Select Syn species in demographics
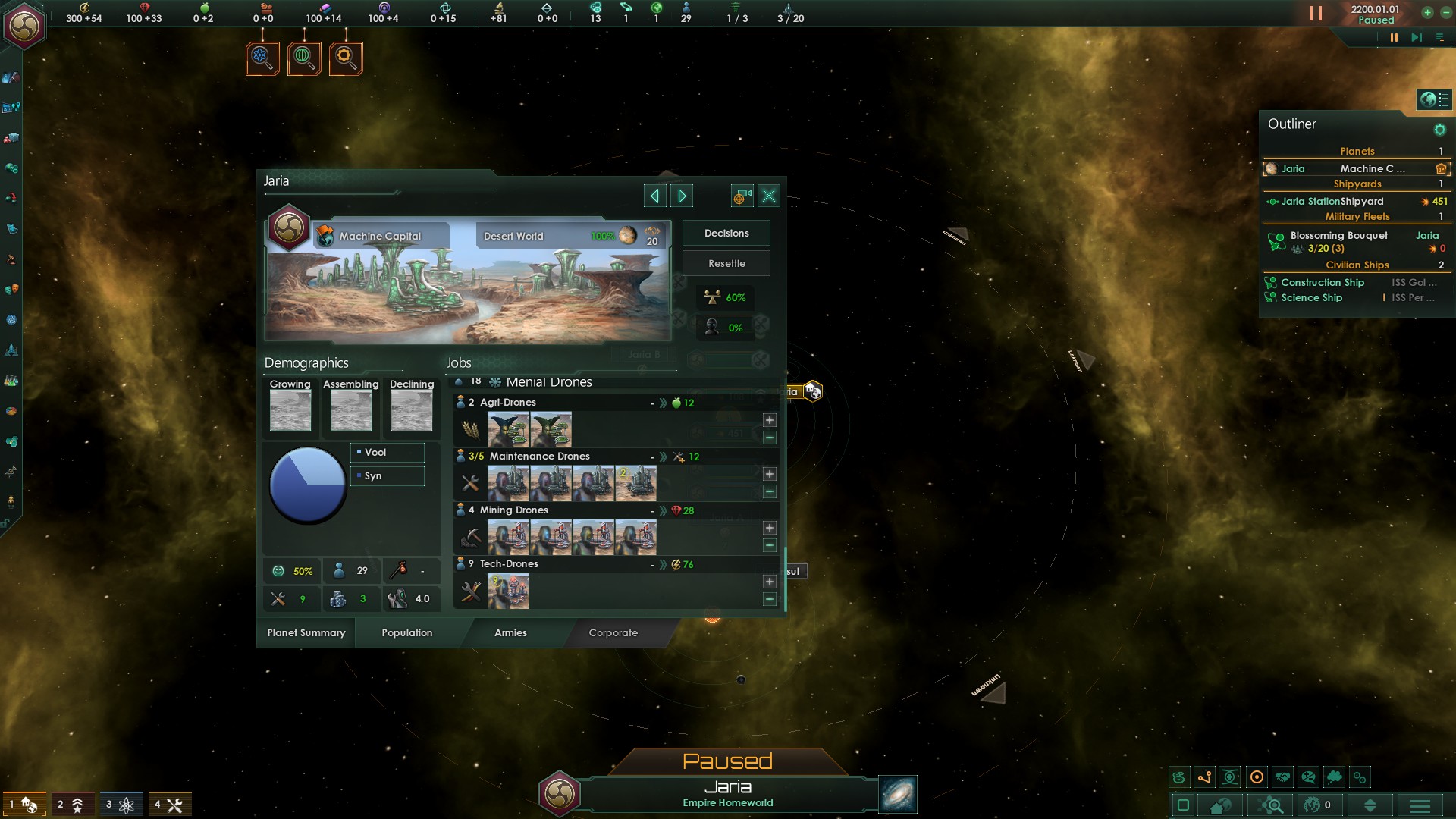This screenshot has width=1456, height=819. coord(387,476)
